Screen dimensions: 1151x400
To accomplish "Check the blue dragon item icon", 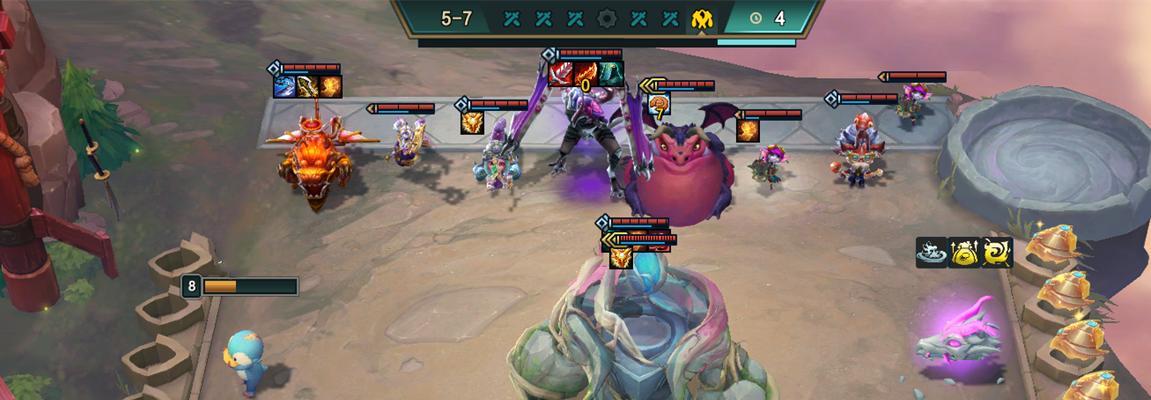I will (286, 87).
